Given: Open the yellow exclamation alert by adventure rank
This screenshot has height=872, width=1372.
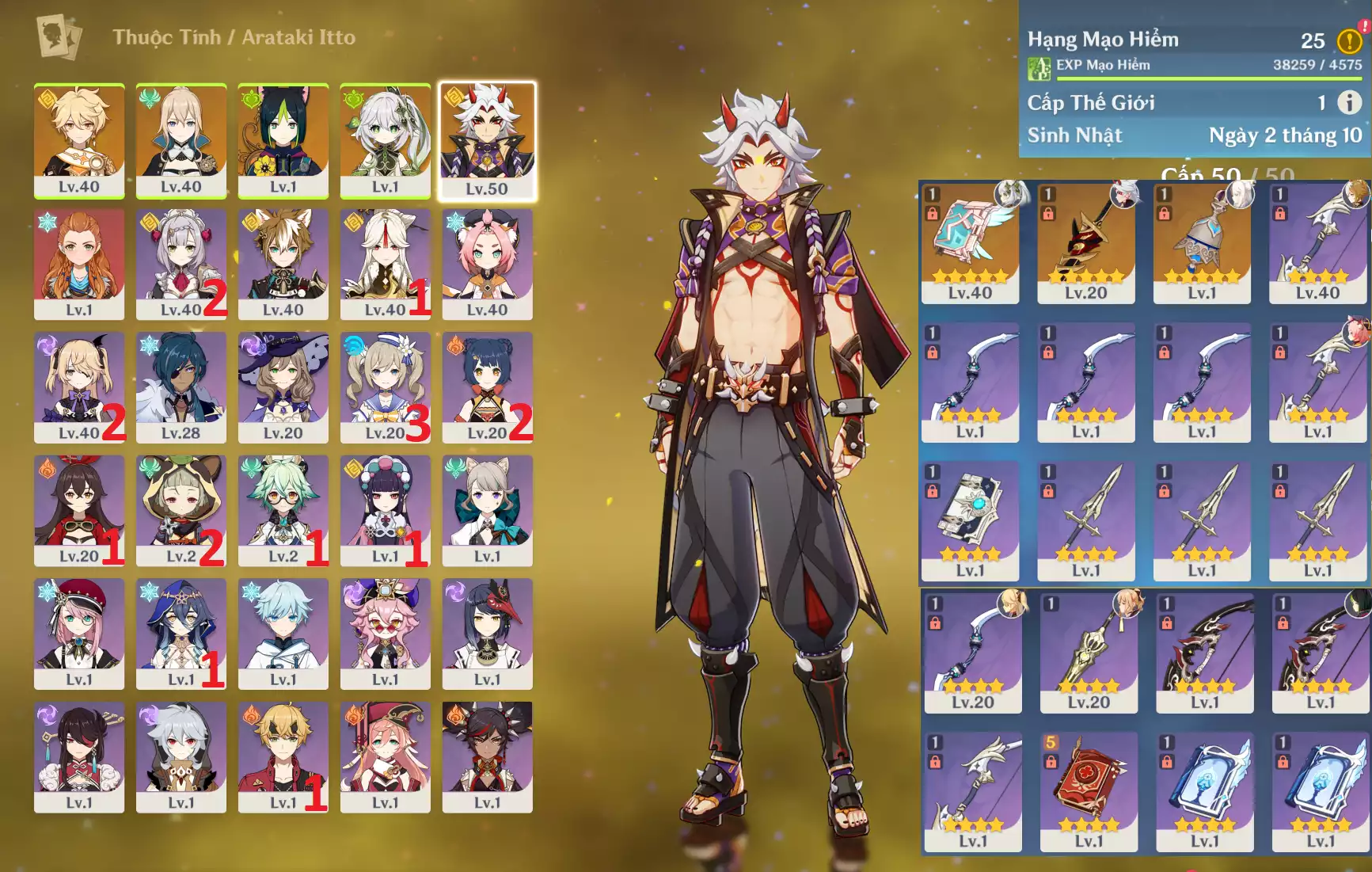Looking at the screenshot, I should (x=1349, y=40).
